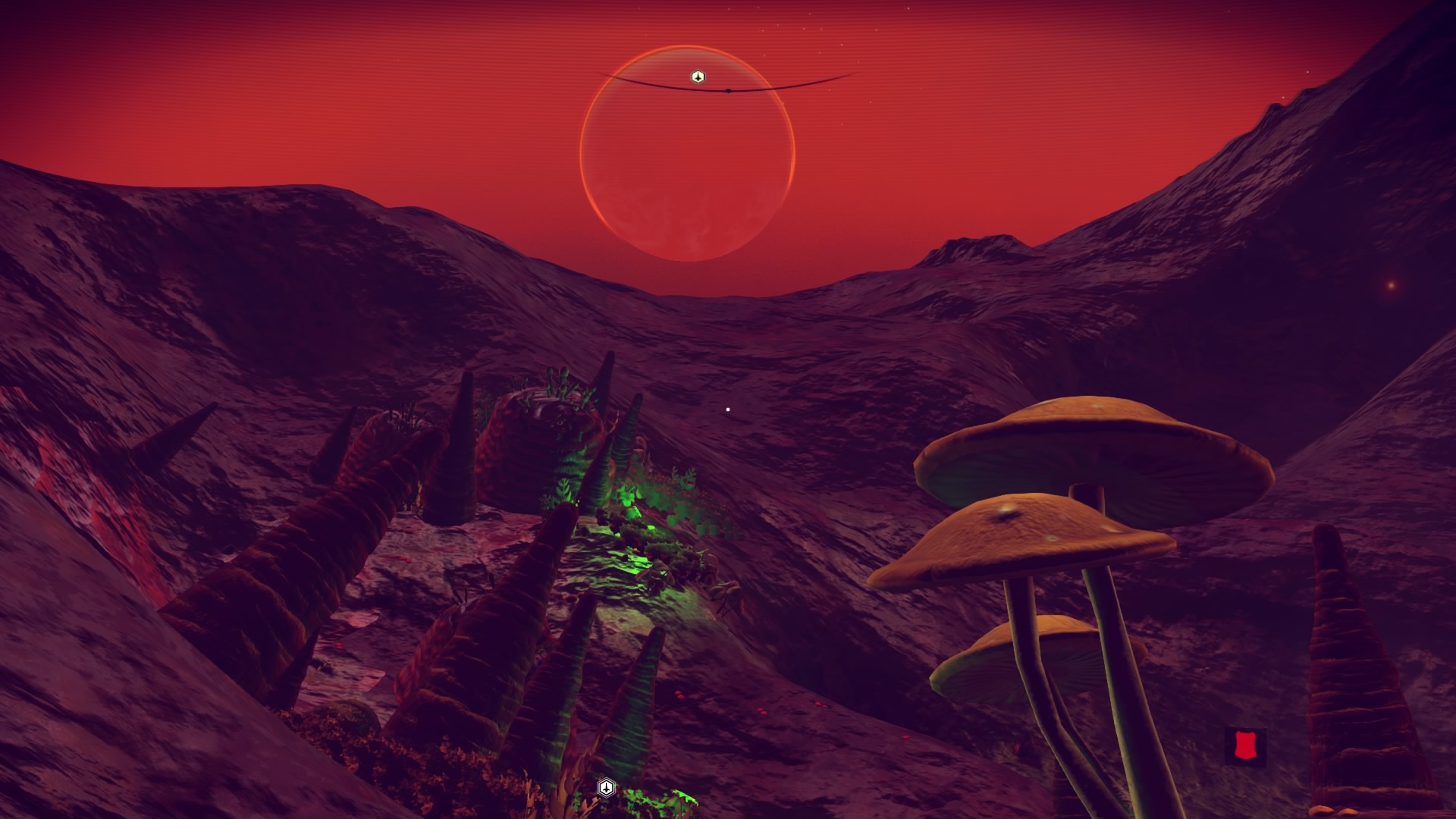Viewport: 1456px width, 819px height.
Task: Click the starship marker among the green plants
Action: point(606,787)
